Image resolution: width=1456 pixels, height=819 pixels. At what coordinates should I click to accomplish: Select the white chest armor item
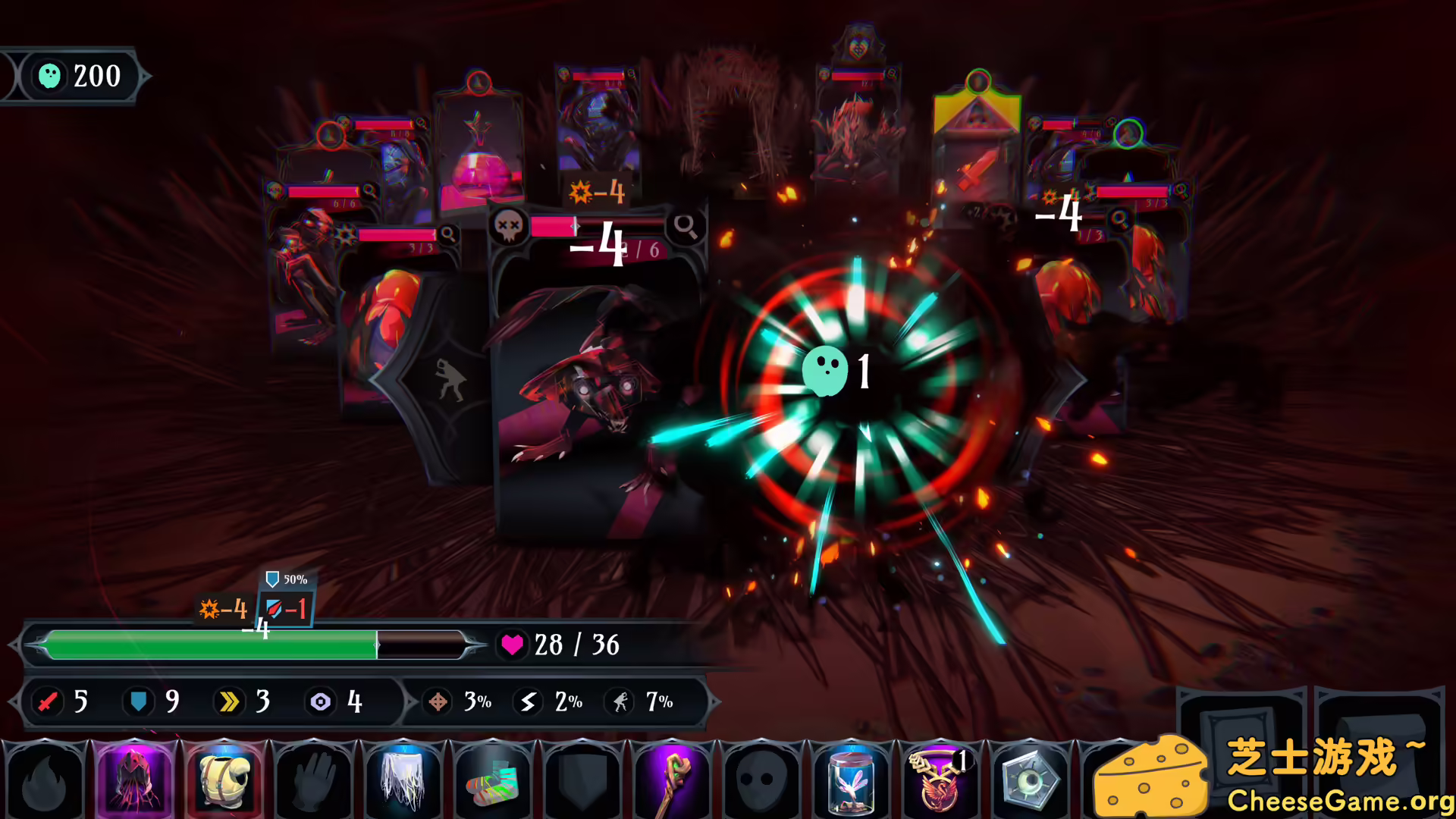(225, 780)
